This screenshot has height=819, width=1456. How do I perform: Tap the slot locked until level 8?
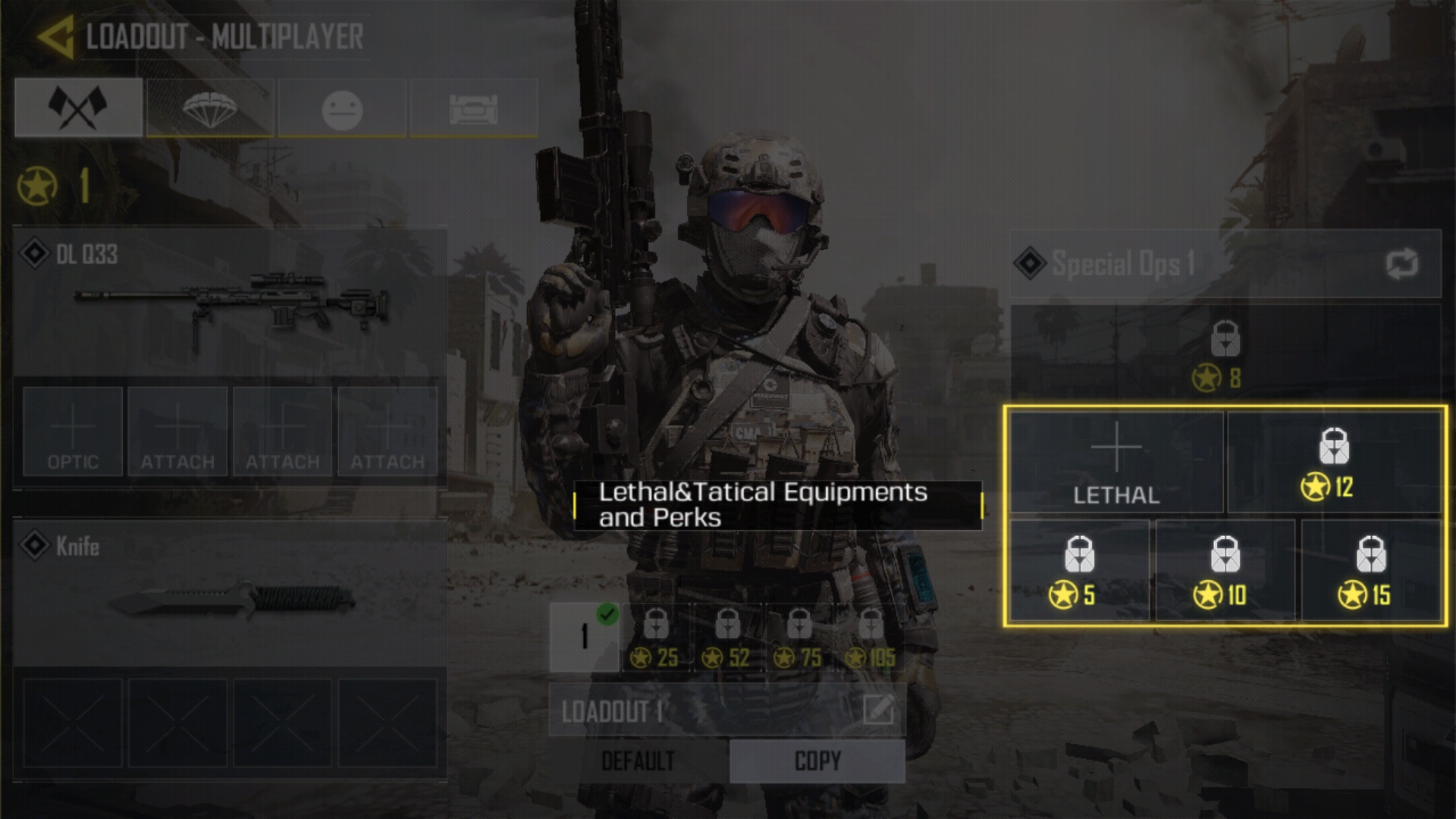[1225, 353]
